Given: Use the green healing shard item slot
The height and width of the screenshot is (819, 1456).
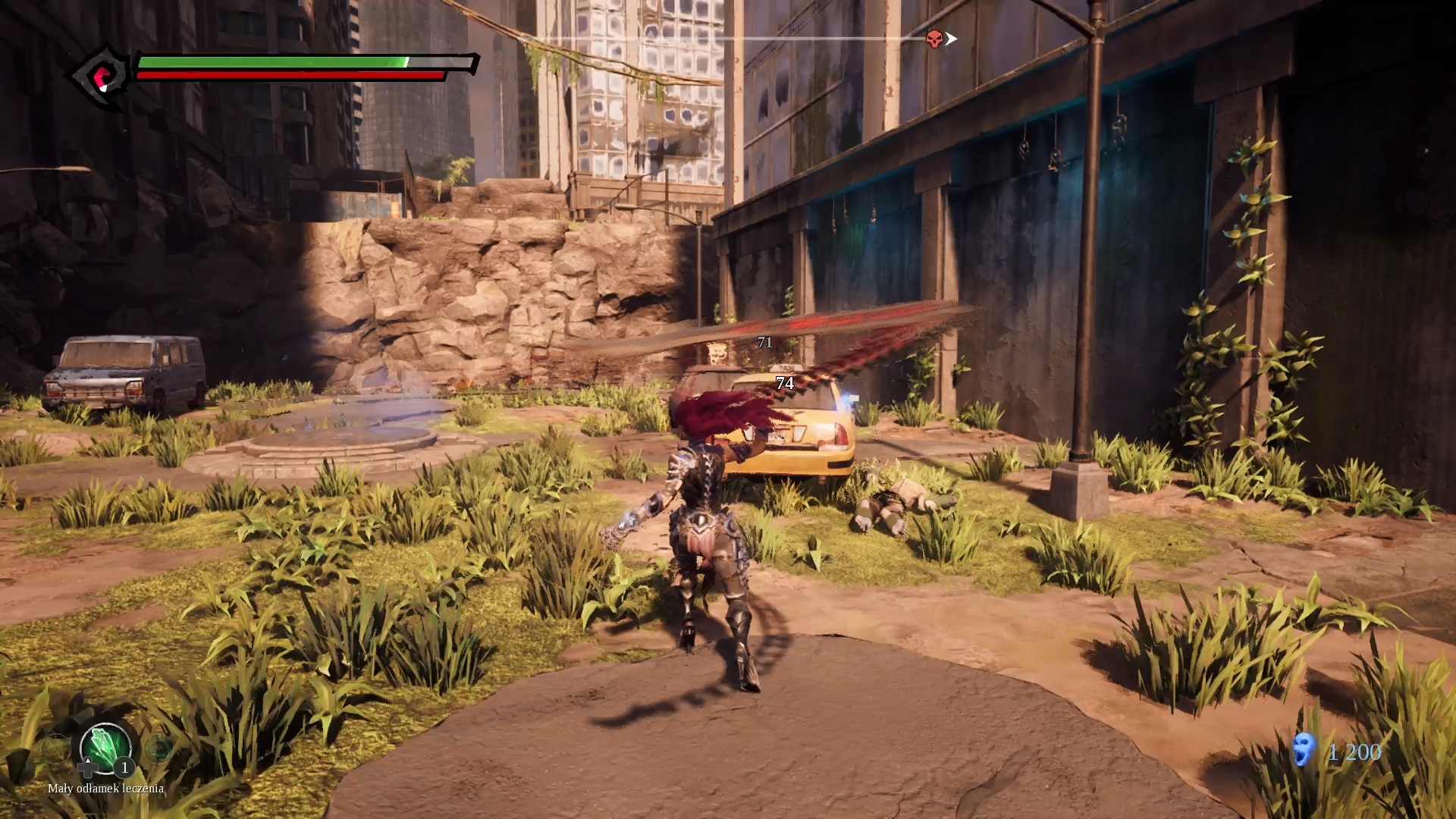Looking at the screenshot, I should pyautogui.click(x=105, y=747).
